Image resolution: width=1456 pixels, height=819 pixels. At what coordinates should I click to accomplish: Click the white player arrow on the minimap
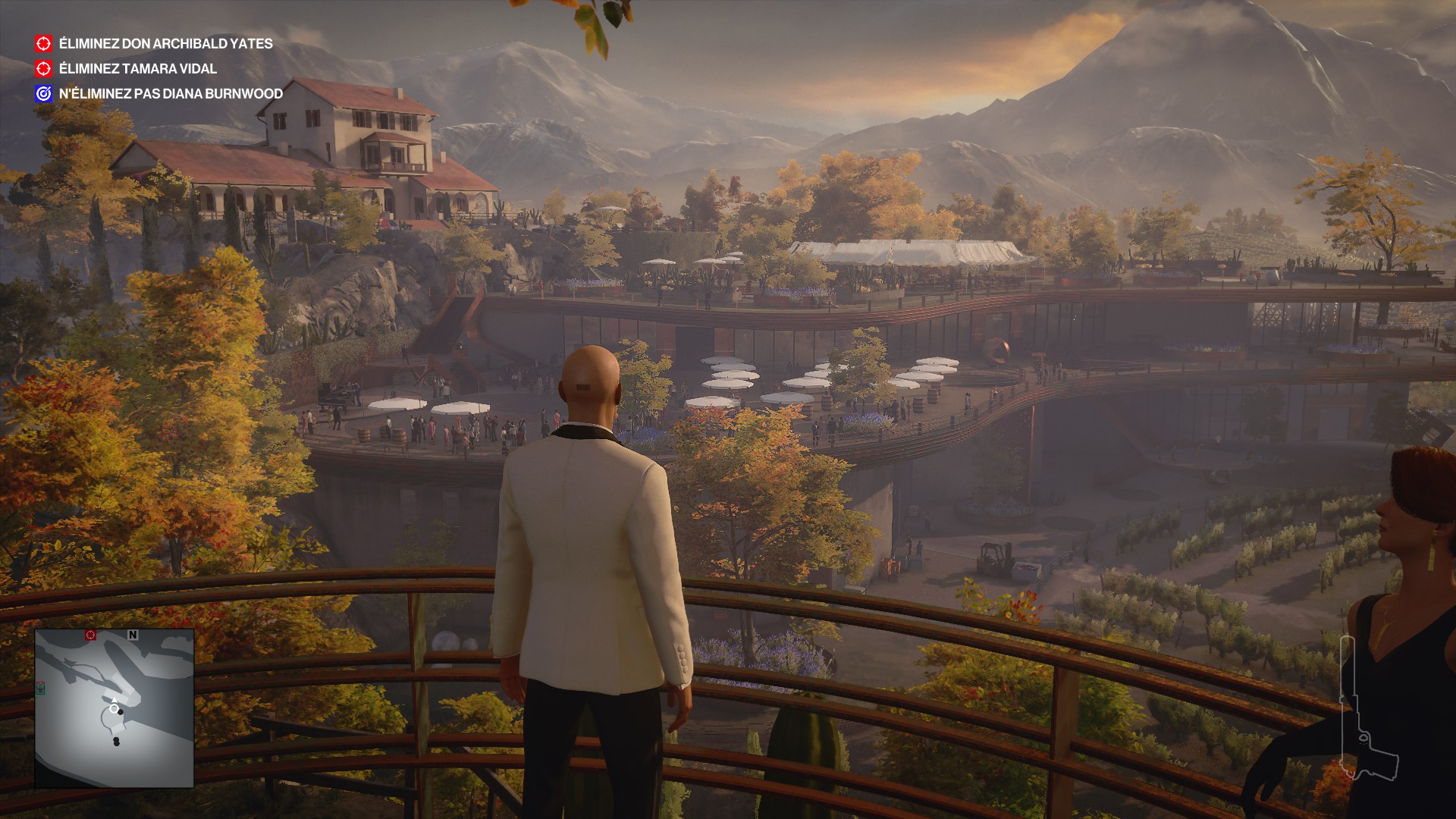[115, 700]
